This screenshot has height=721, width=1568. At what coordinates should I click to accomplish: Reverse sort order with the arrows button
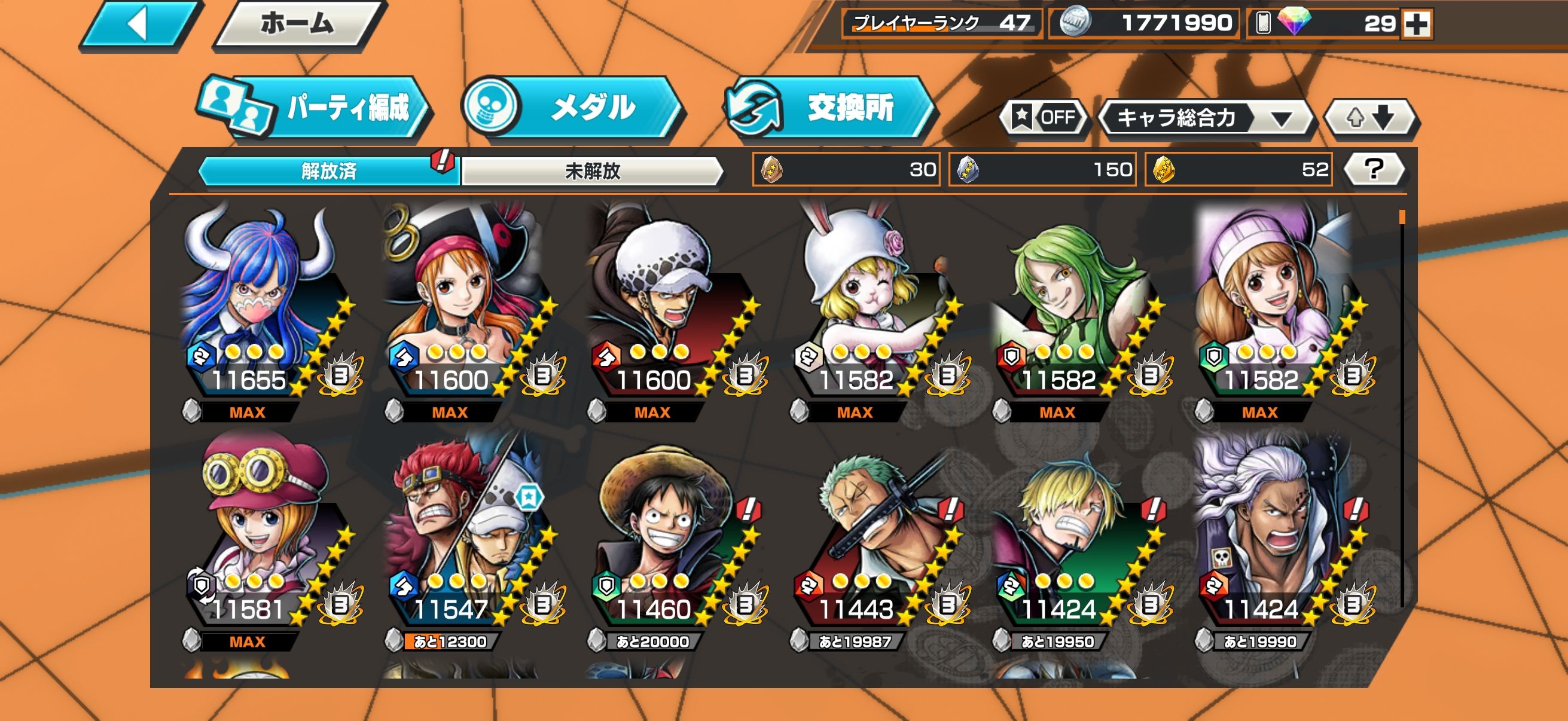[x=1371, y=117]
